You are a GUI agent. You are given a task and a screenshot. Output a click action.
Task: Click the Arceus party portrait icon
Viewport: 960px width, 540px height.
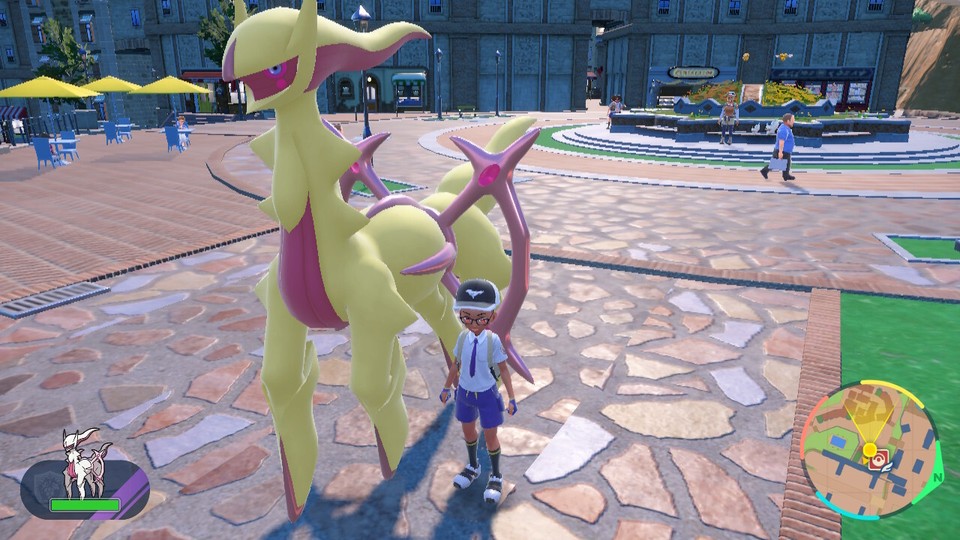coord(84,463)
